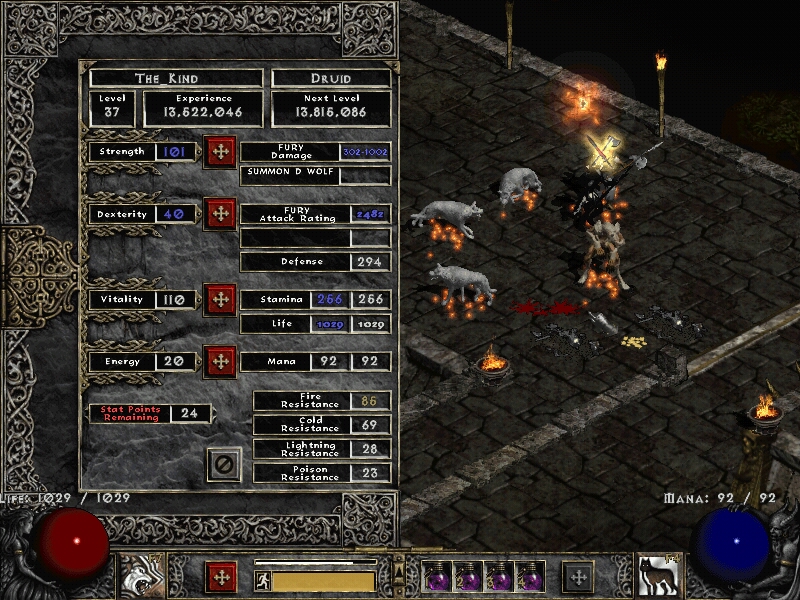Spend a point on Vitality

220,299
